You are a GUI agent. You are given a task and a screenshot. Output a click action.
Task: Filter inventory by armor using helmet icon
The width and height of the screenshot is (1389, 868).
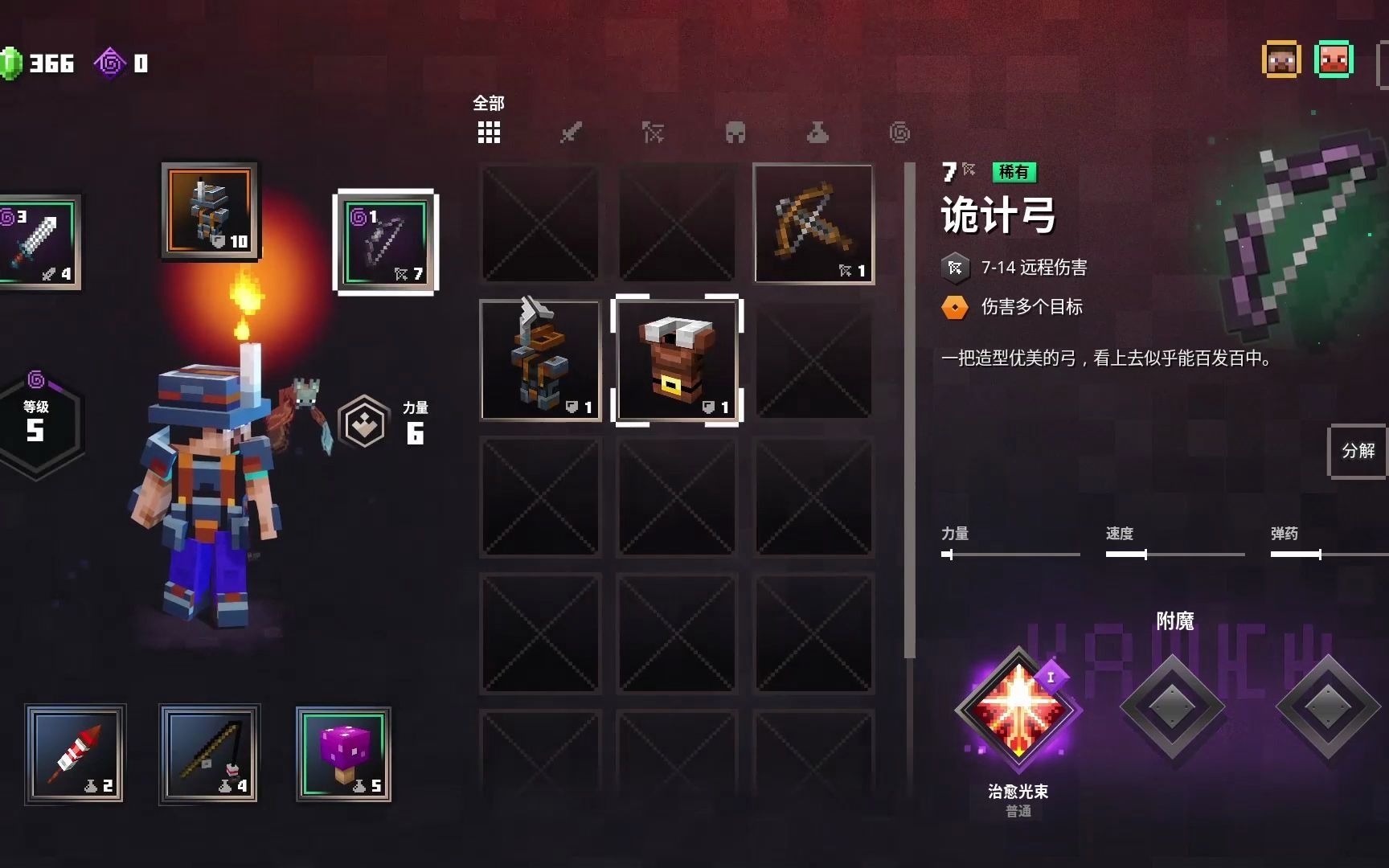click(735, 133)
